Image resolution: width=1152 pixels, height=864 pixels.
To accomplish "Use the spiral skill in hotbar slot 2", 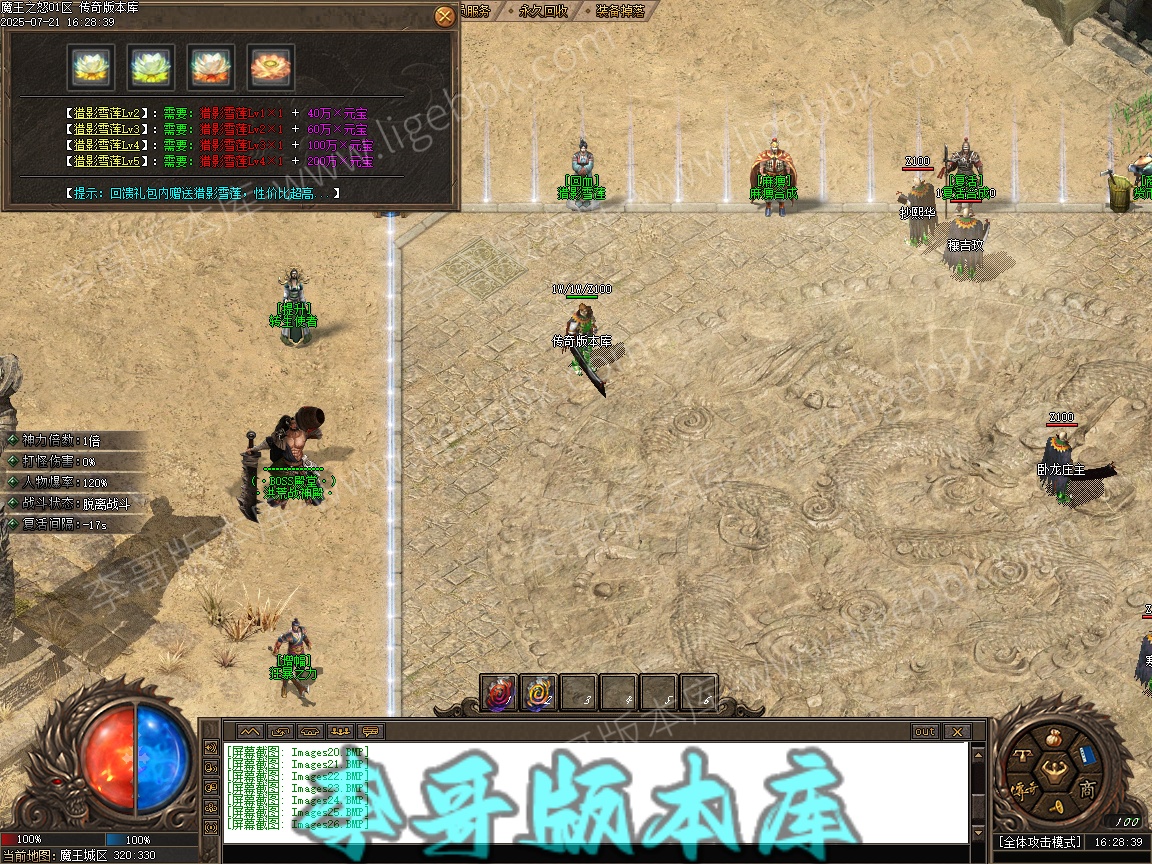I will click(x=539, y=693).
